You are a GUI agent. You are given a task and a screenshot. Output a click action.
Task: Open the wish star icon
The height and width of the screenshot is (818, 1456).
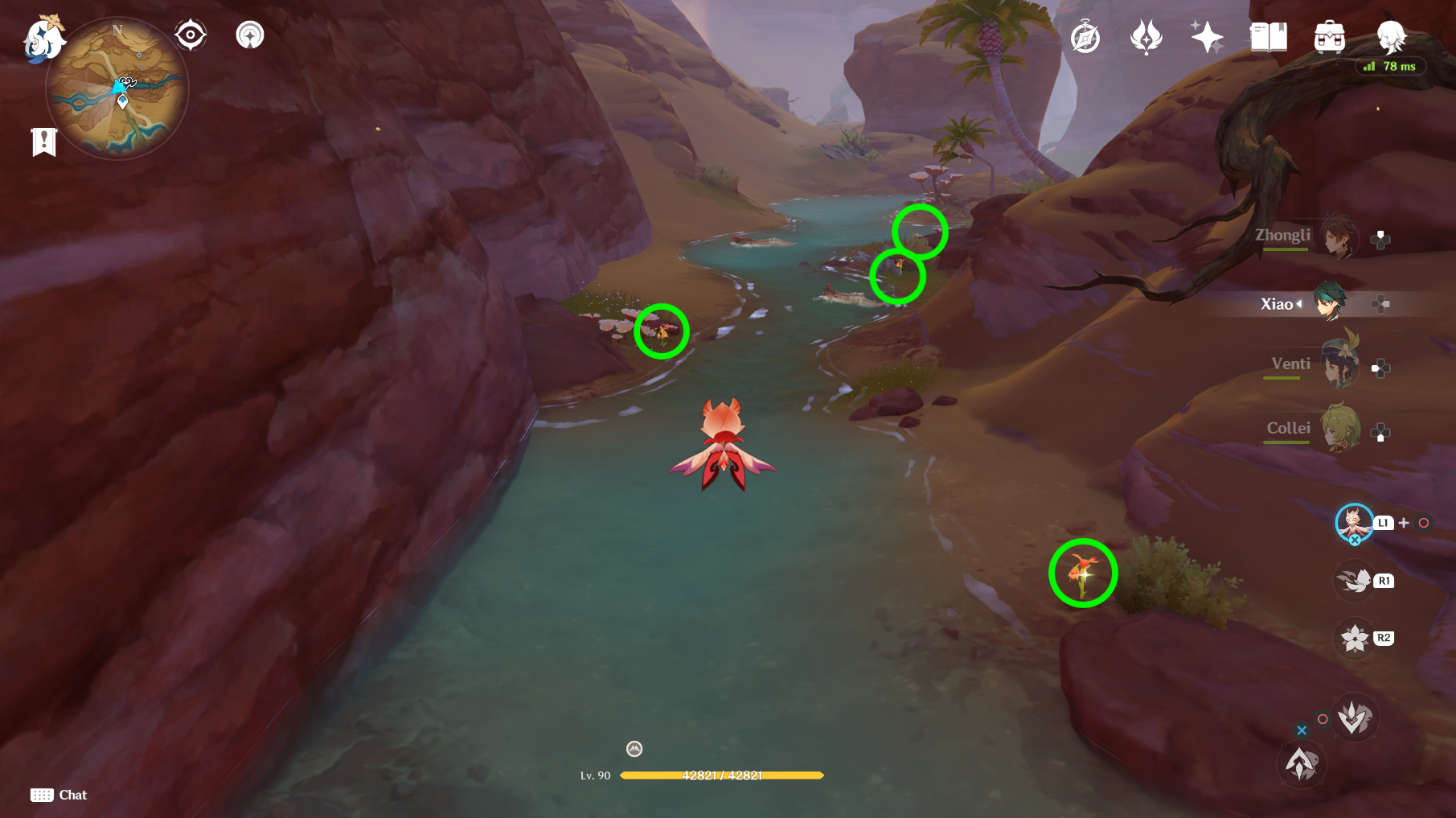coord(1207,38)
